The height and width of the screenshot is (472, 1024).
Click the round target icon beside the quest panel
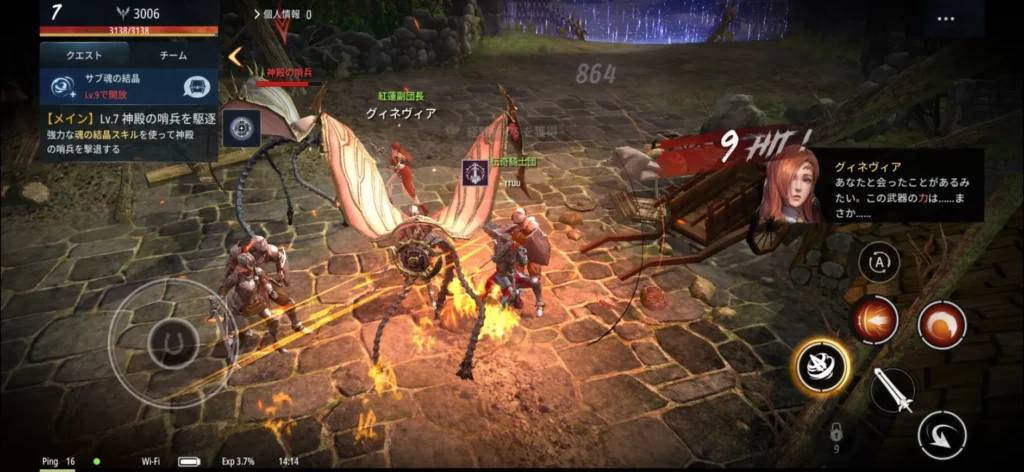tap(241, 128)
